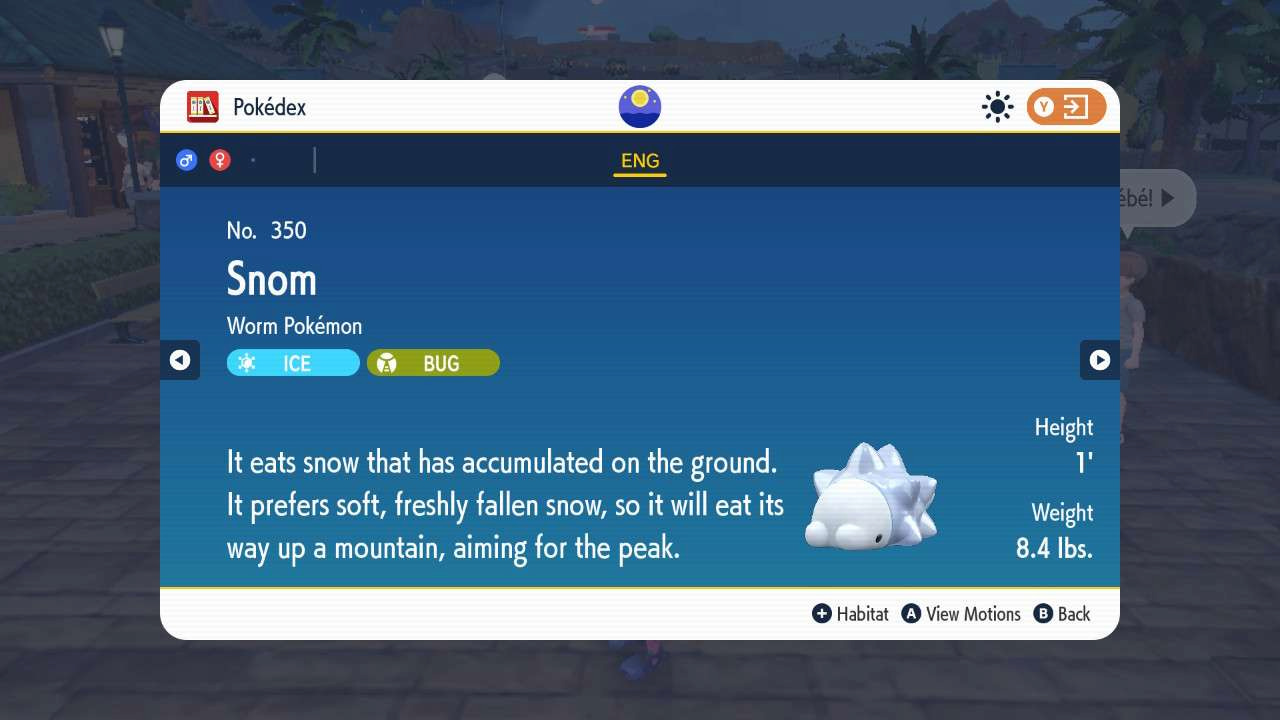Click the moon time-of-day icon at top center

(x=639, y=106)
